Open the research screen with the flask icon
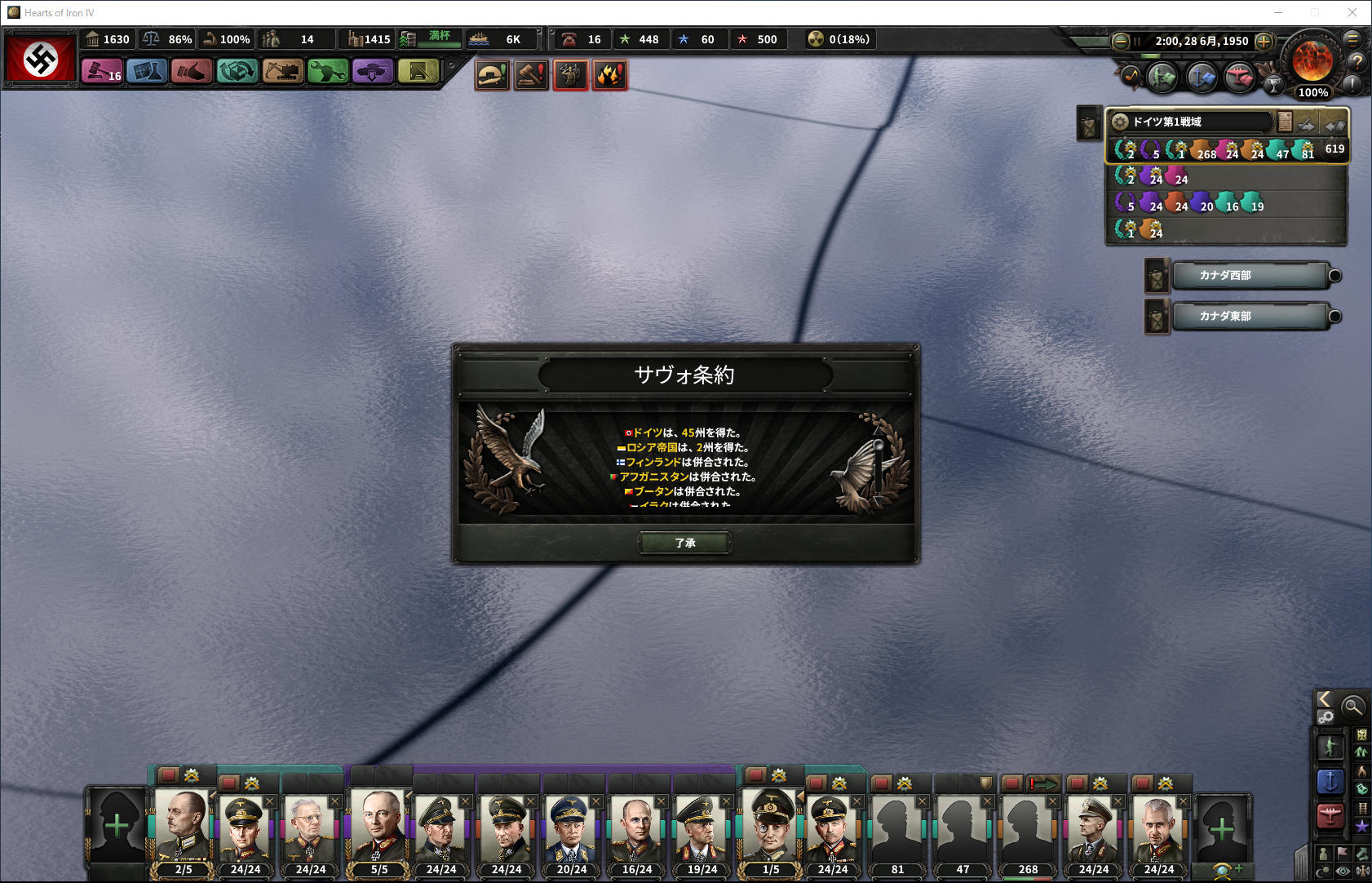Image resolution: width=1372 pixels, height=883 pixels. point(147,72)
